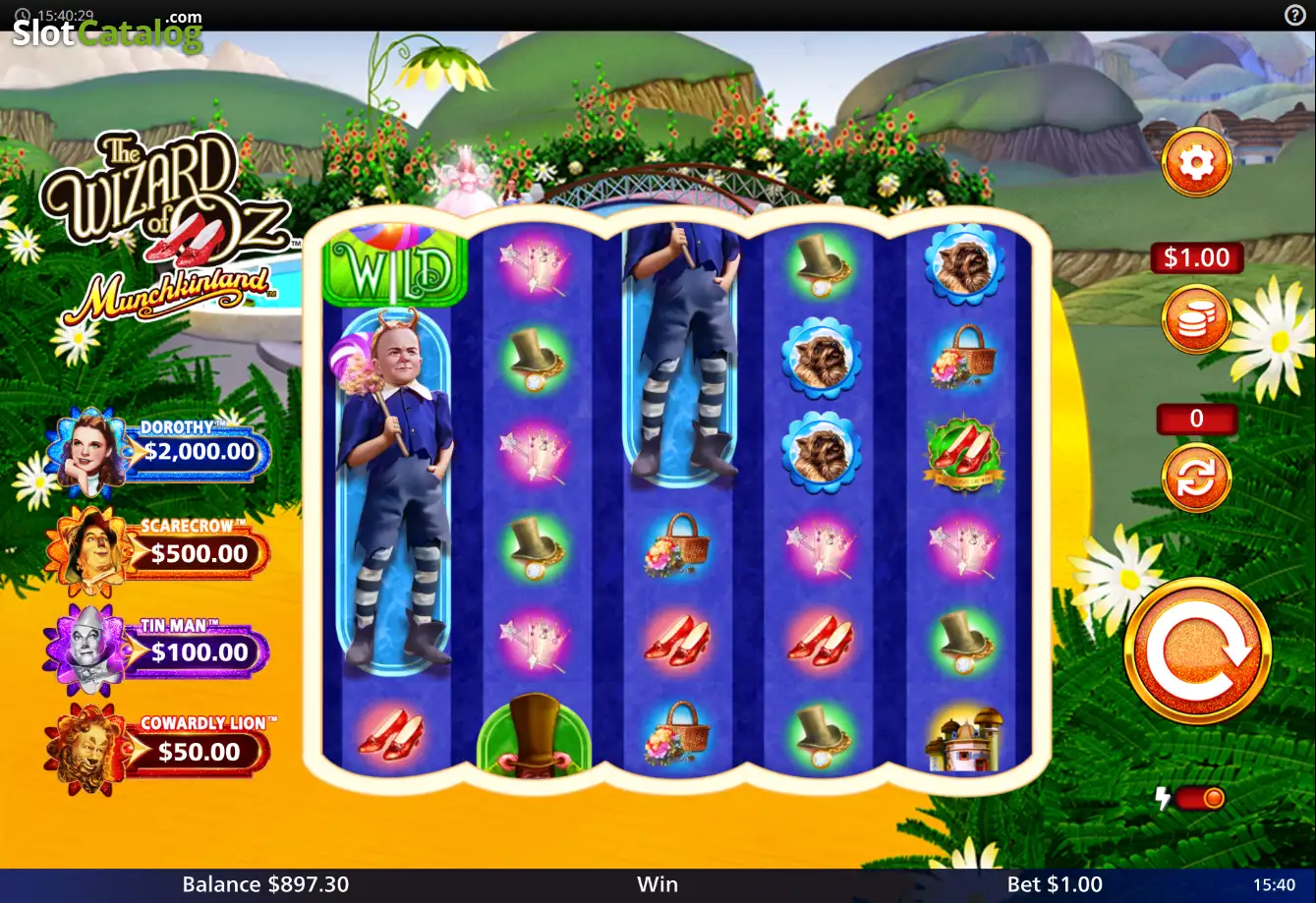This screenshot has width=1316, height=903.
Task: Spin the reels with the big orange button
Action: (1197, 650)
